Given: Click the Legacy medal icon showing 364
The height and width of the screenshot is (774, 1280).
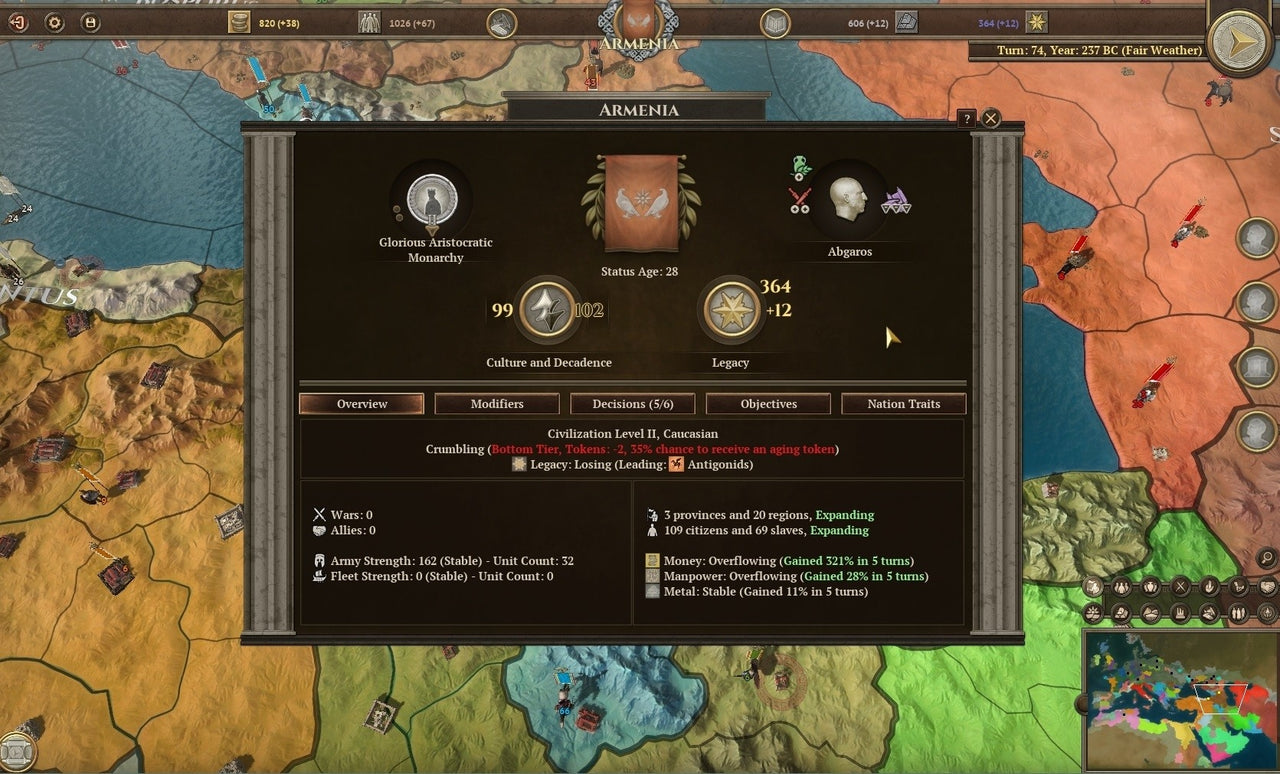Looking at the screenshot, I should (729, 311).
